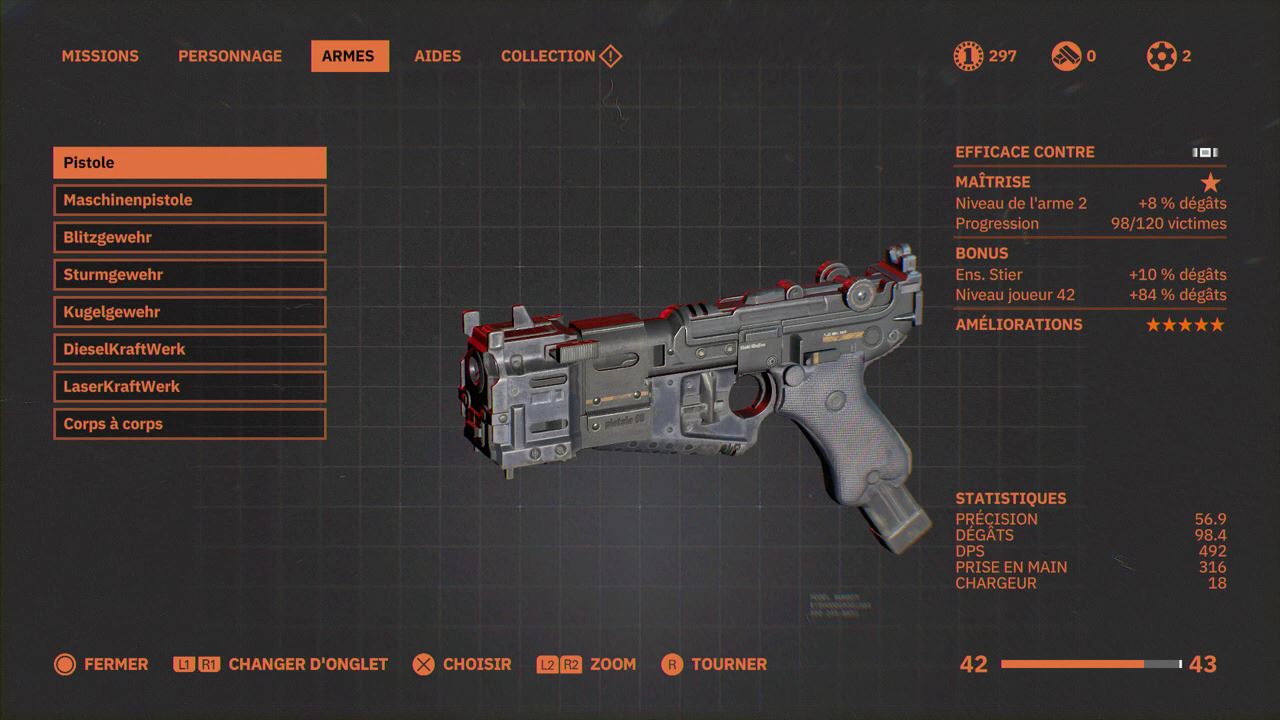Image resolution: width=1280 pixels, height=720 pixels.
Task: Select the LaserKraftWerk weapon
Action: coord(190,387)
